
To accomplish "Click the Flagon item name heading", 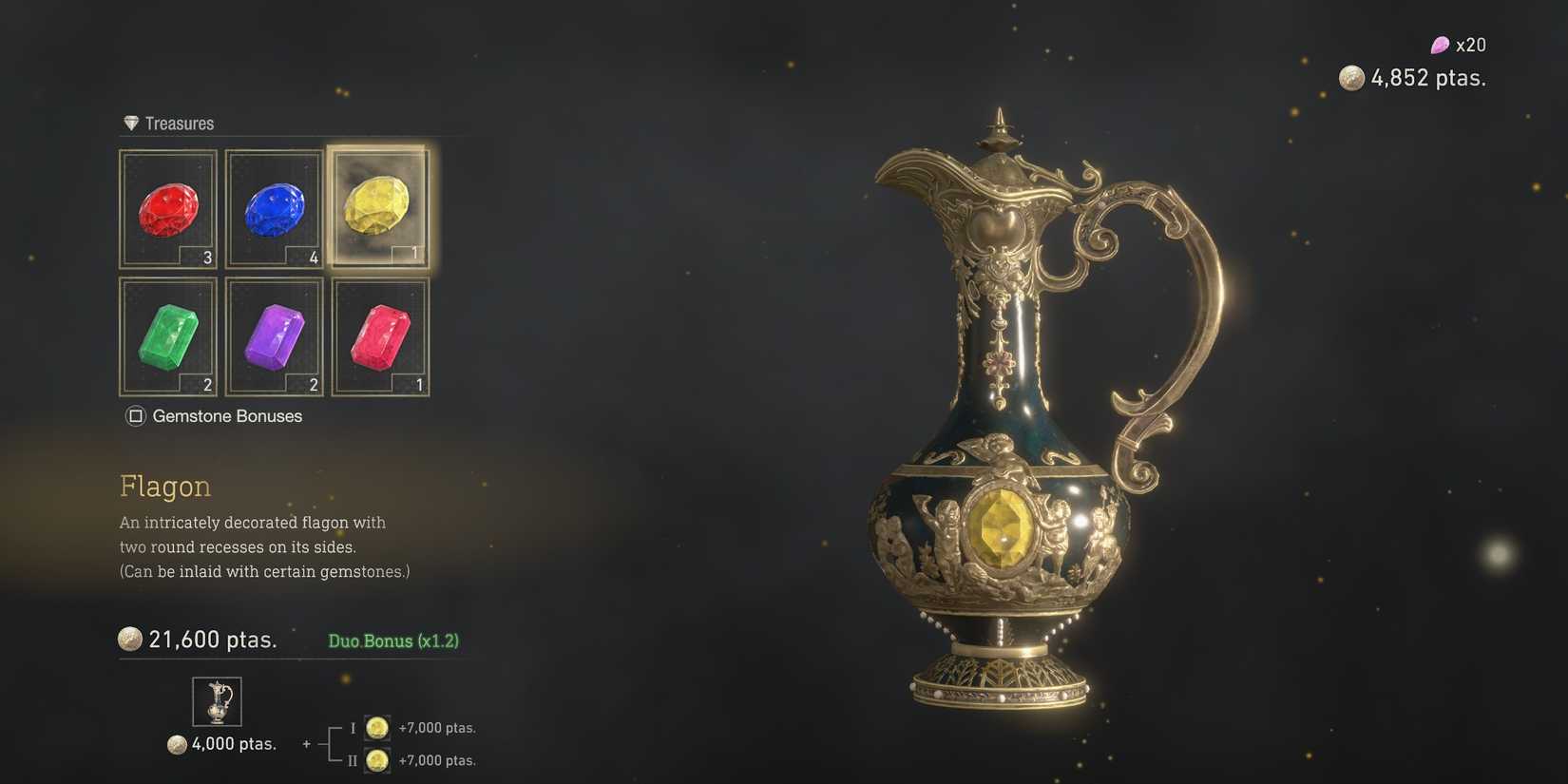I will (x=164, y=487).
